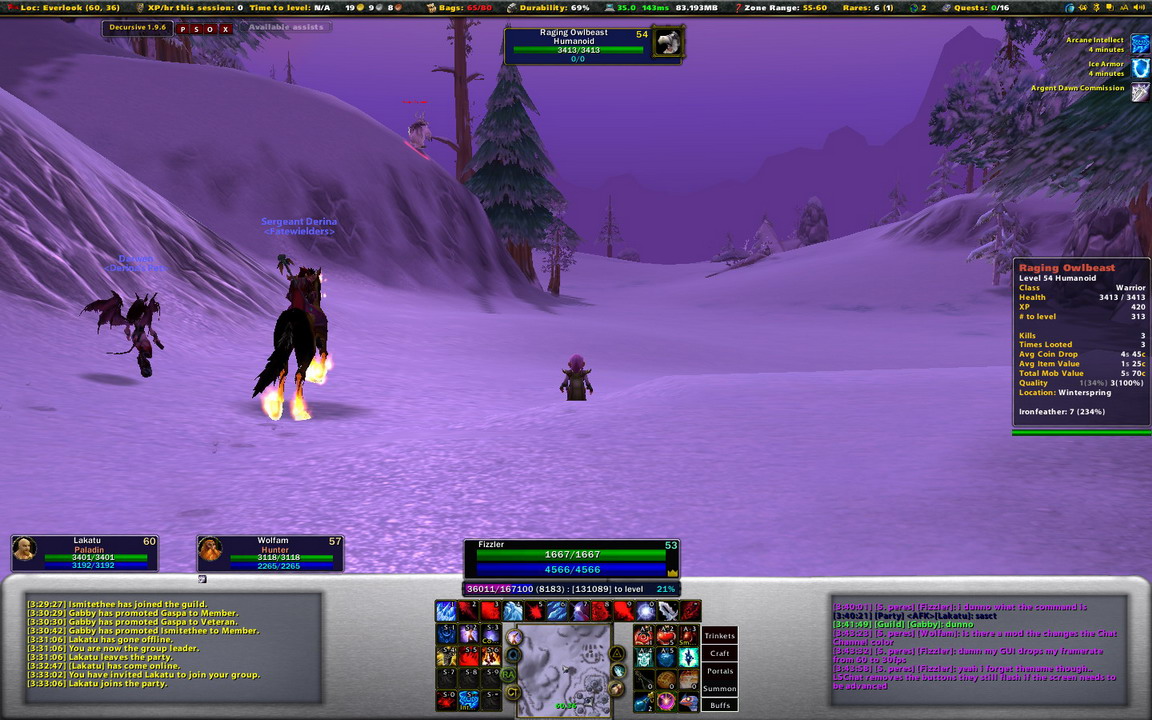Image resolution: width=1152 pixels, height=720 pixels.
Task: Select the Summon button
Action: pos(719,688)
